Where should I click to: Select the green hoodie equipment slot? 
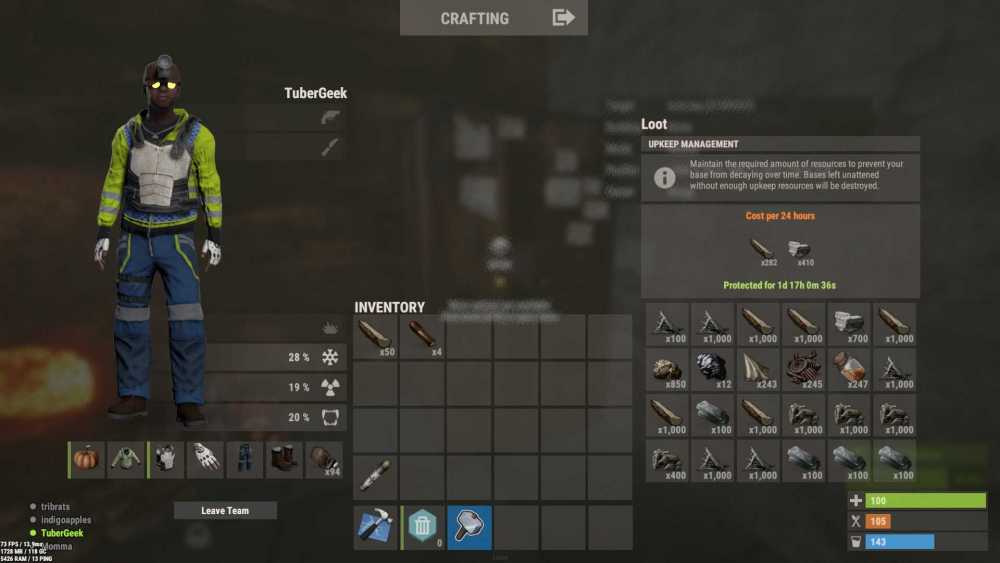[126, 460]
